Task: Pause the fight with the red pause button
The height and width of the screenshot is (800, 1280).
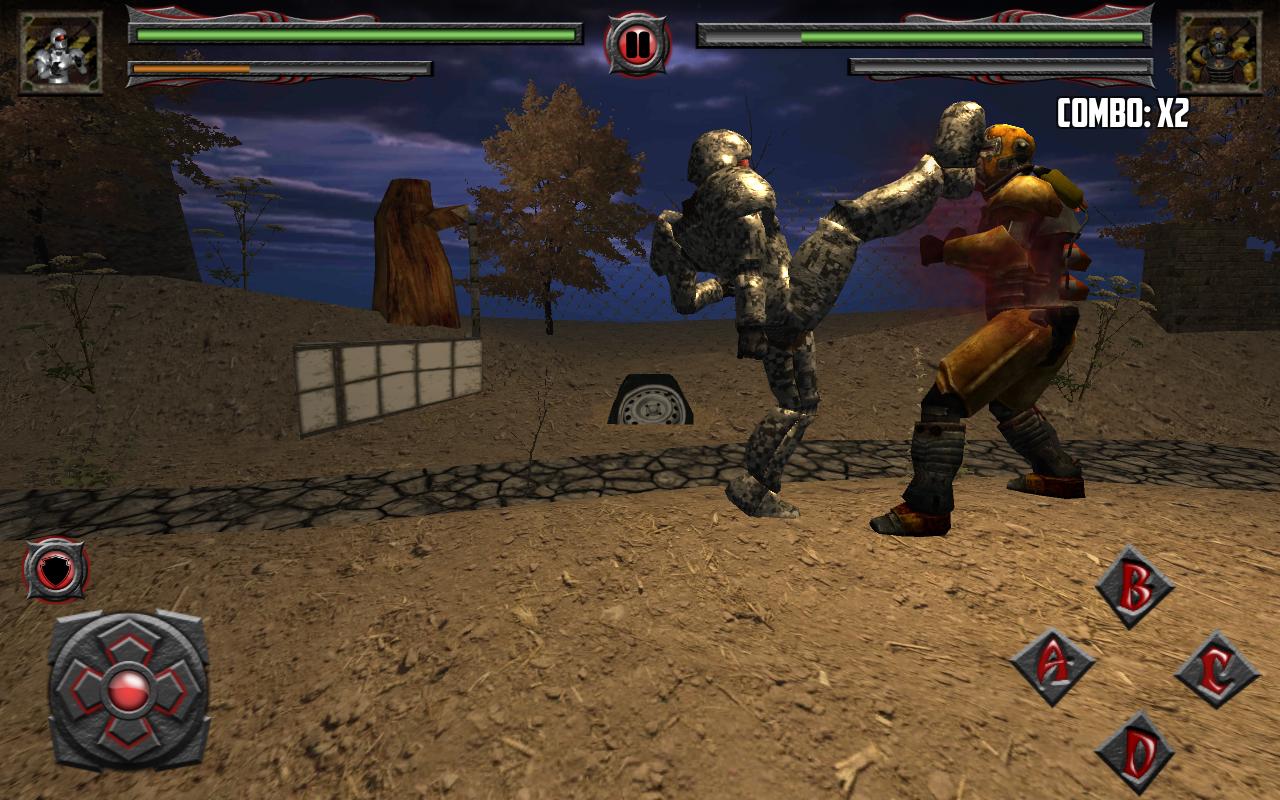Action: (637, 44)
